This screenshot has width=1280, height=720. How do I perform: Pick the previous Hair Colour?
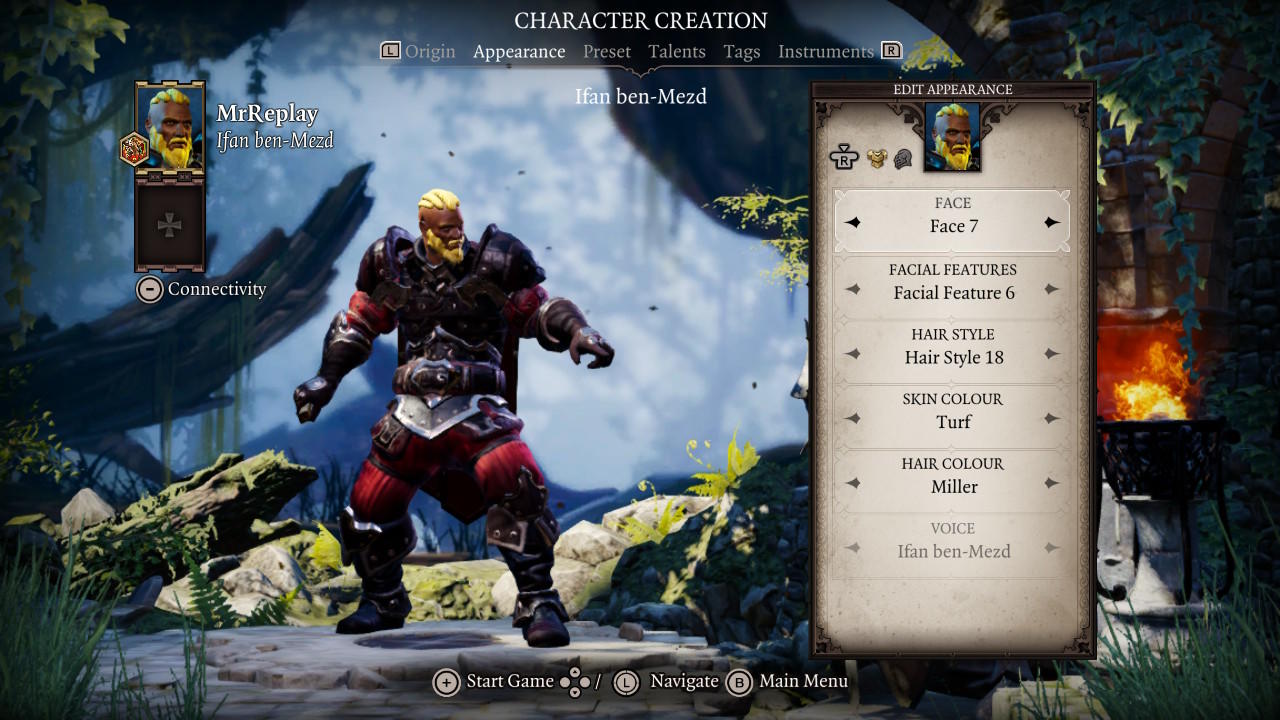click(853, 484)
